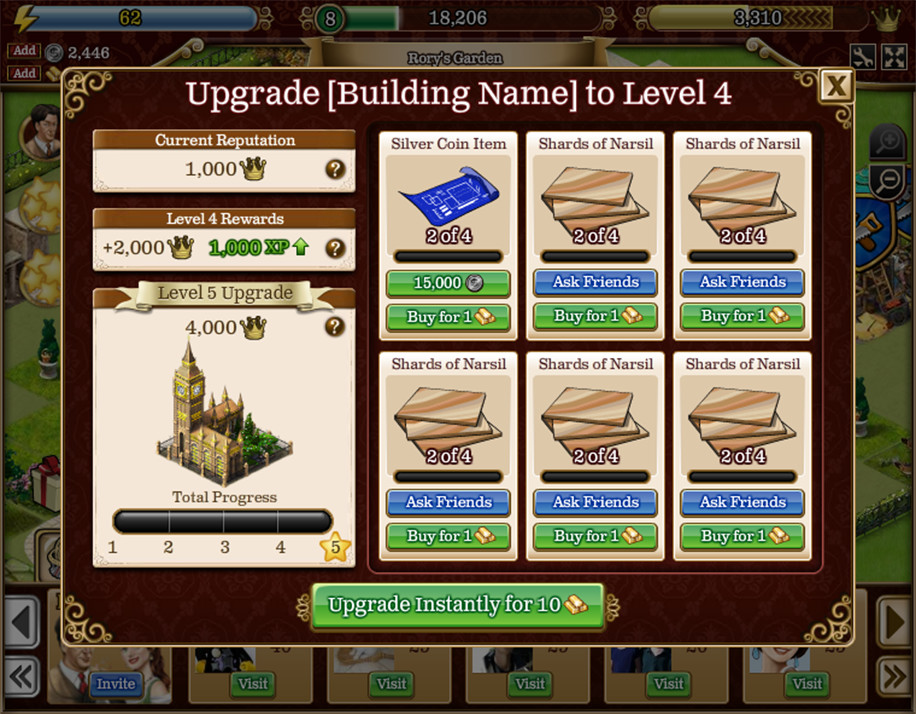
Task: Close the upgrade dialog with the X button
Action: pos(836,87)
